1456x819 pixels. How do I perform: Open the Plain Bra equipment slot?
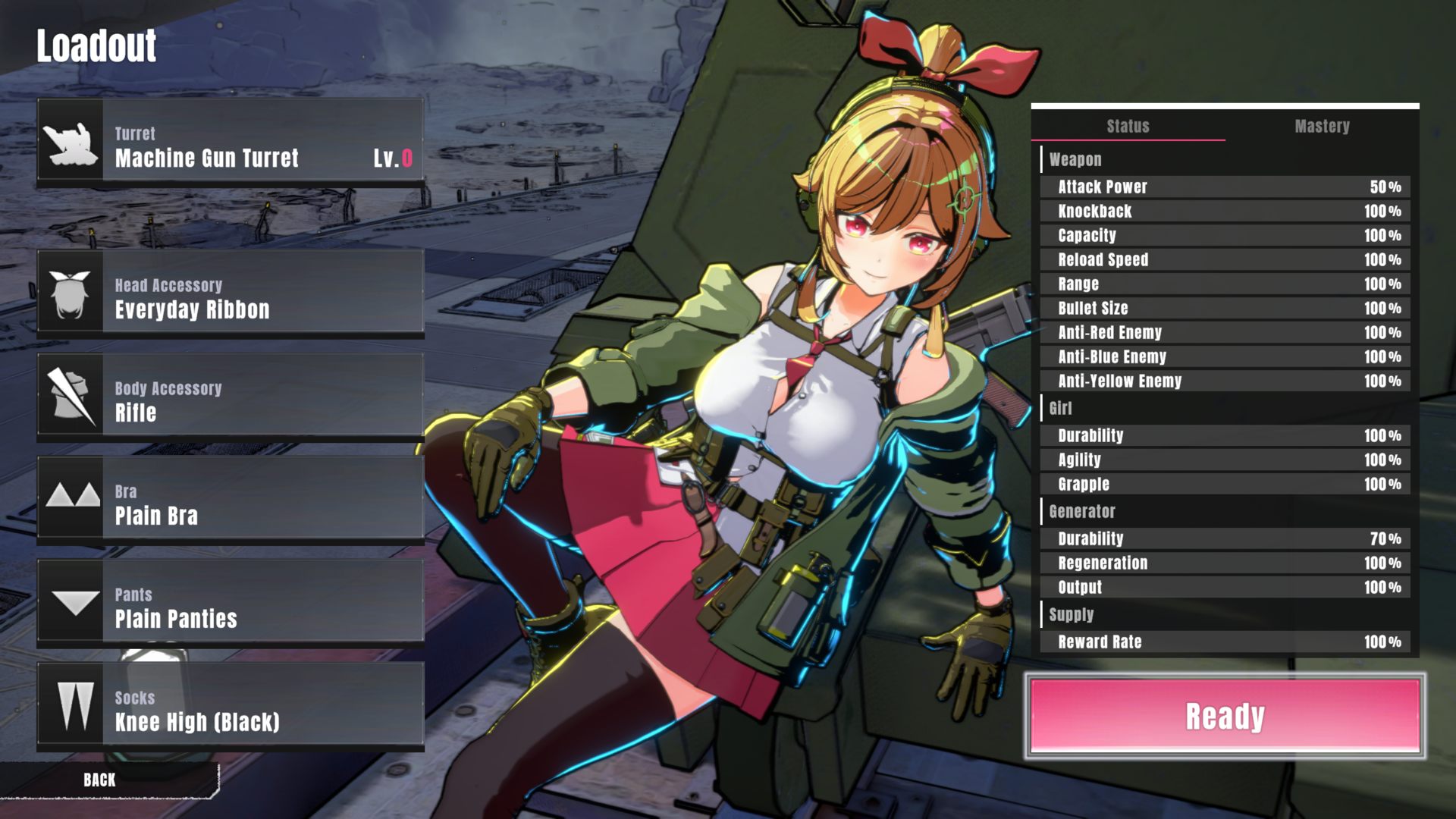tap(231, 500)
